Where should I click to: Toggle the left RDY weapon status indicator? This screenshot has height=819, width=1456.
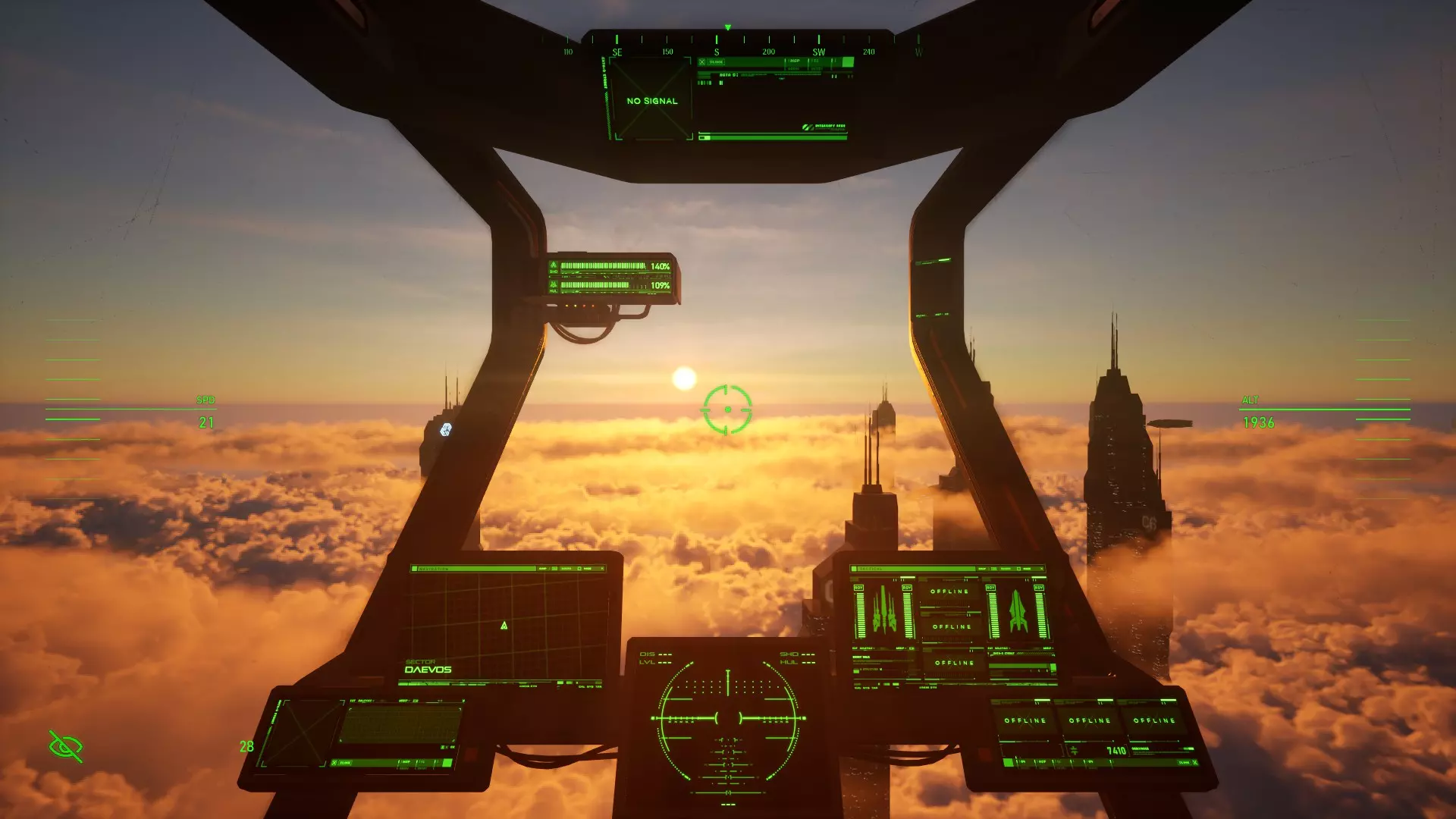859,588
